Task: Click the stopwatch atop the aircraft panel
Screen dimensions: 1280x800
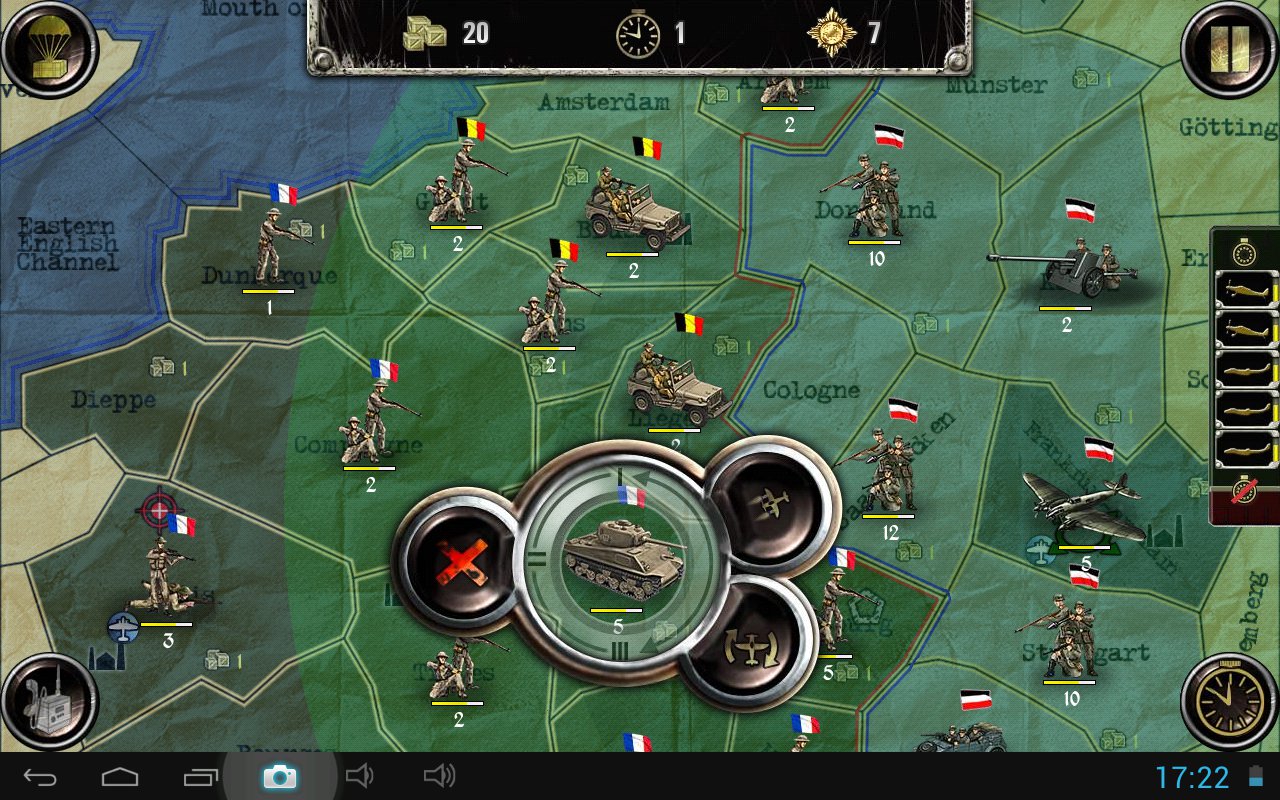Action: click(1245, 252)
